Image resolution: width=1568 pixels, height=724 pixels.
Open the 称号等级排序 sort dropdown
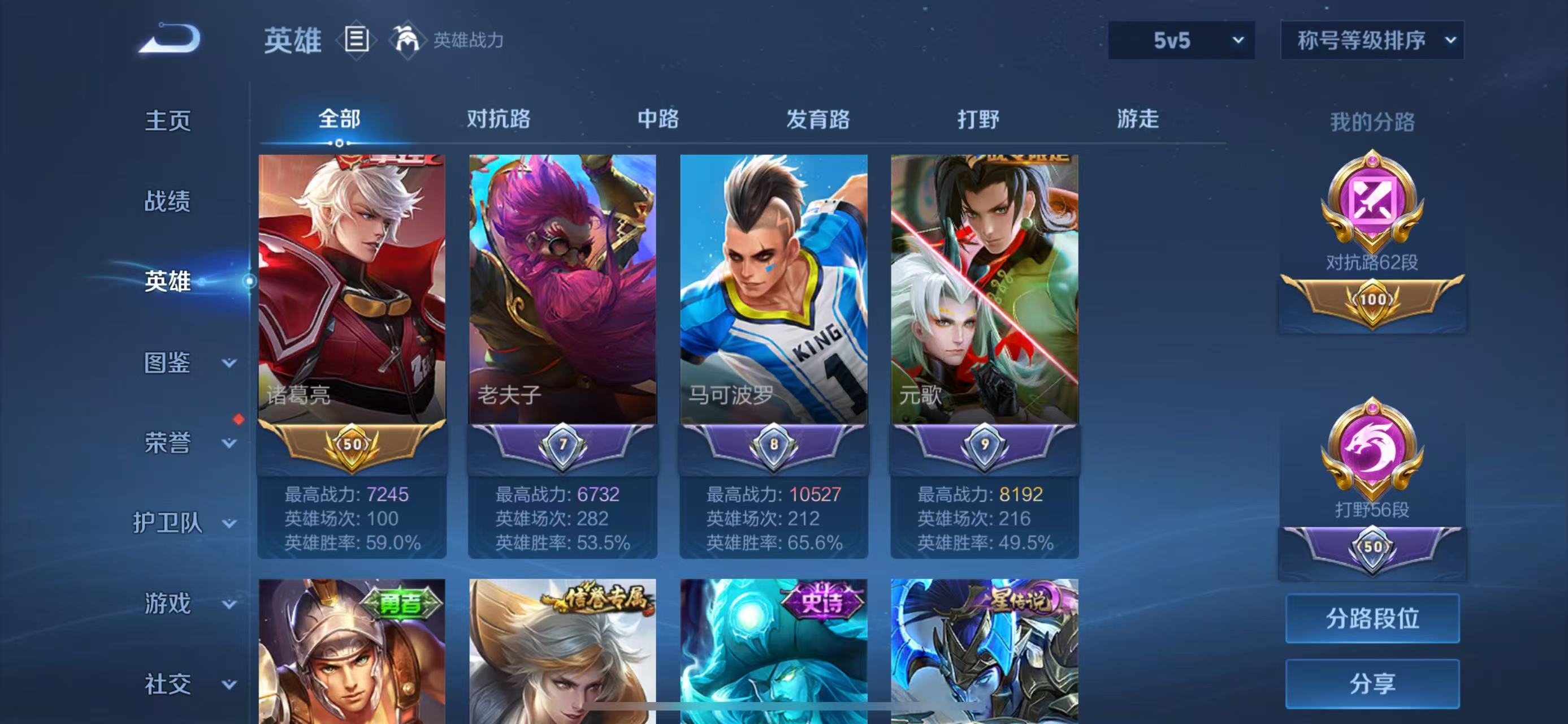coord(1372,41)
